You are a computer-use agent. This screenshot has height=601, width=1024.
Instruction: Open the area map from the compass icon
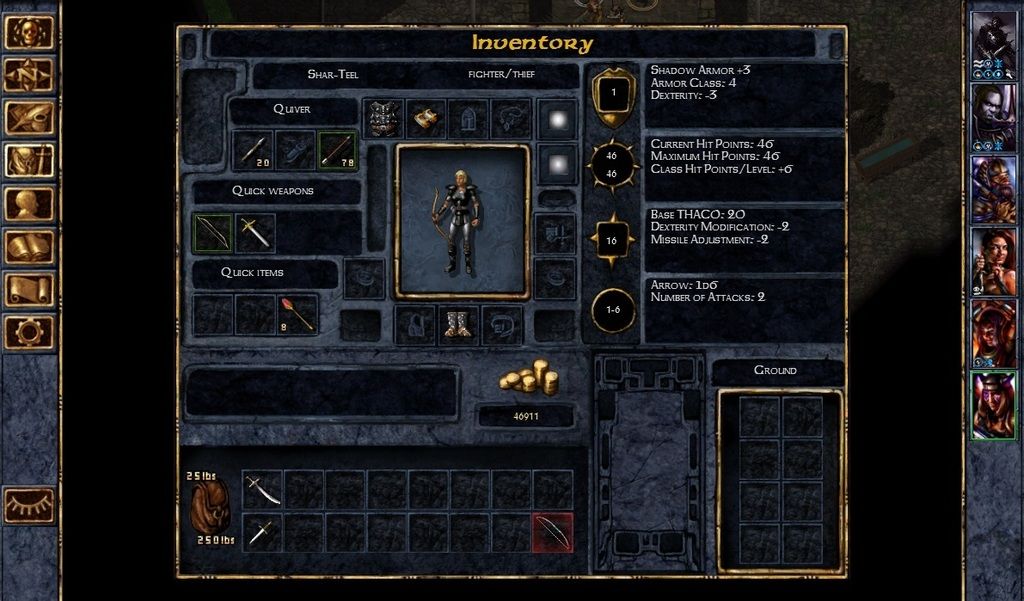pyautogui.click(x=29, y=74)
